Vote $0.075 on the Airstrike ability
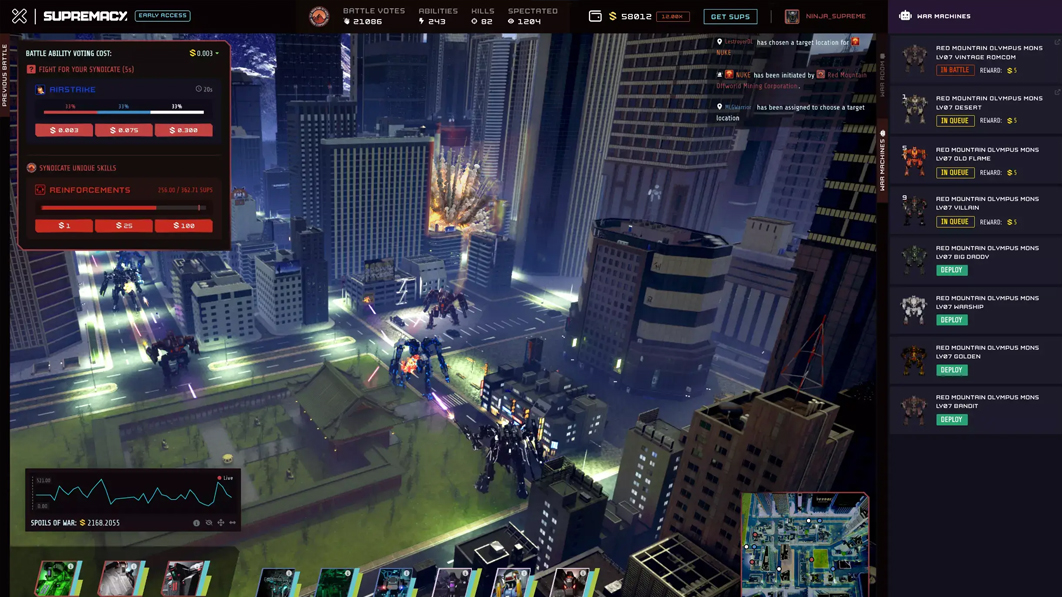 pos(124,130)
